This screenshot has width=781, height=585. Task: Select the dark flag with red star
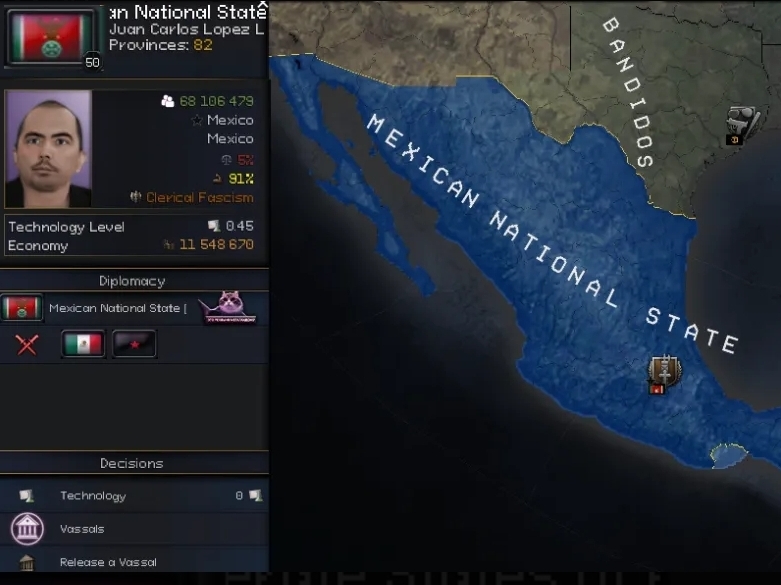point(134,345)
